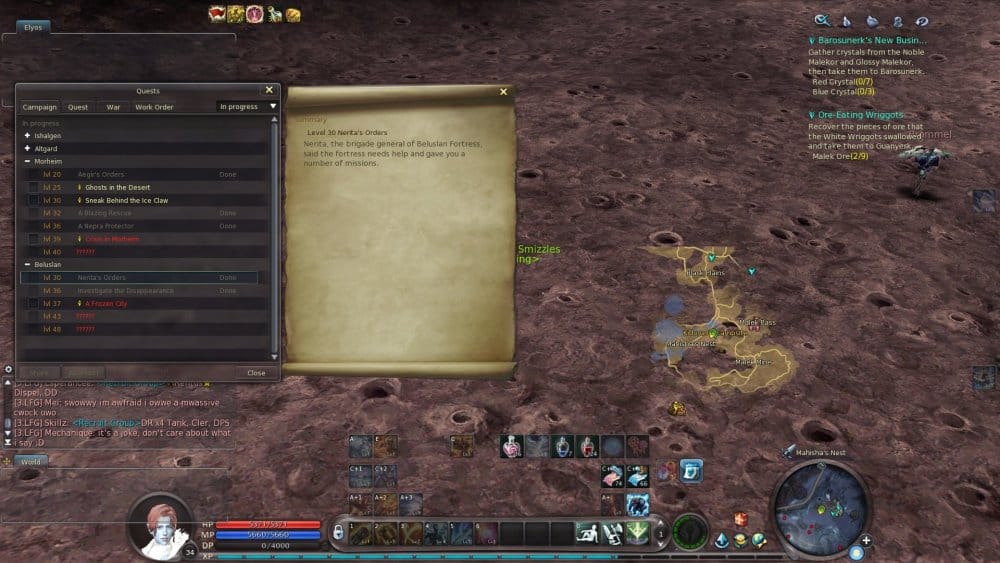Open the In progress filter dropdown
The height and width of the screenshot is (563, 1000).
coord(247,107)
